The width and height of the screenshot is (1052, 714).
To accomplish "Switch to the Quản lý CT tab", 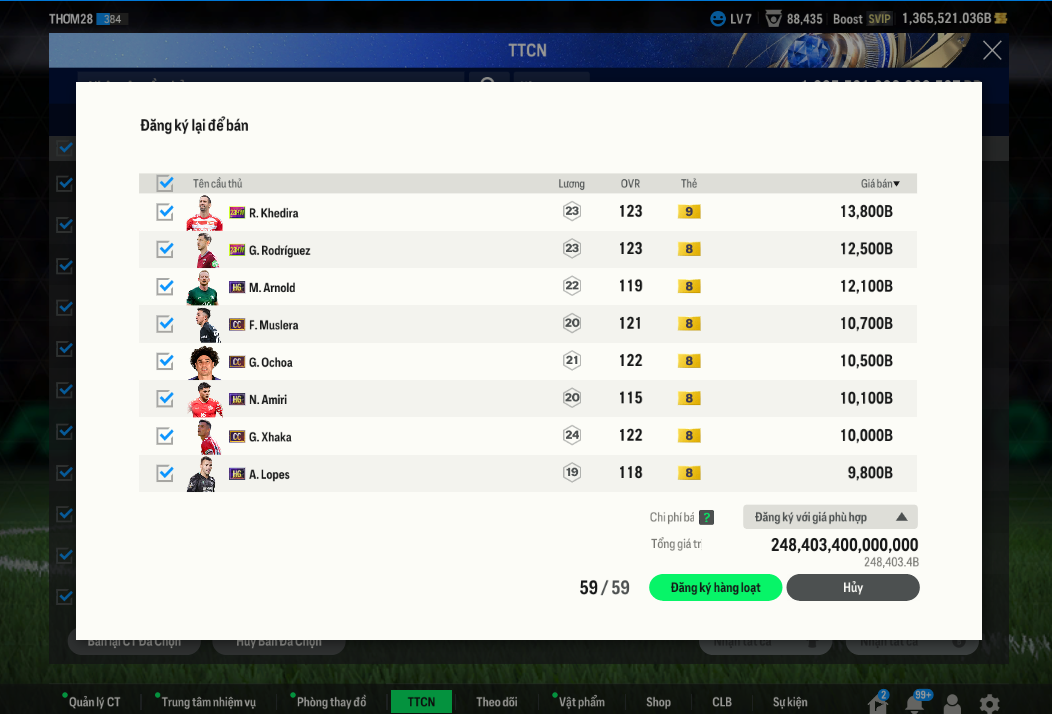I will (94, 702).
